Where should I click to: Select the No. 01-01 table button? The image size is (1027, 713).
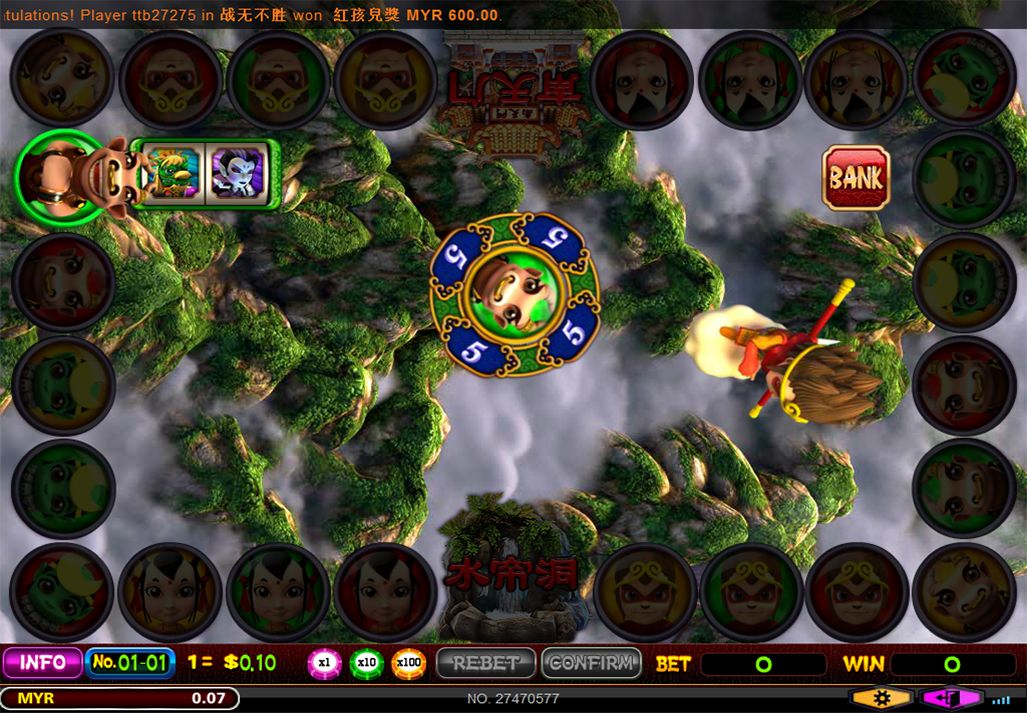130,662
